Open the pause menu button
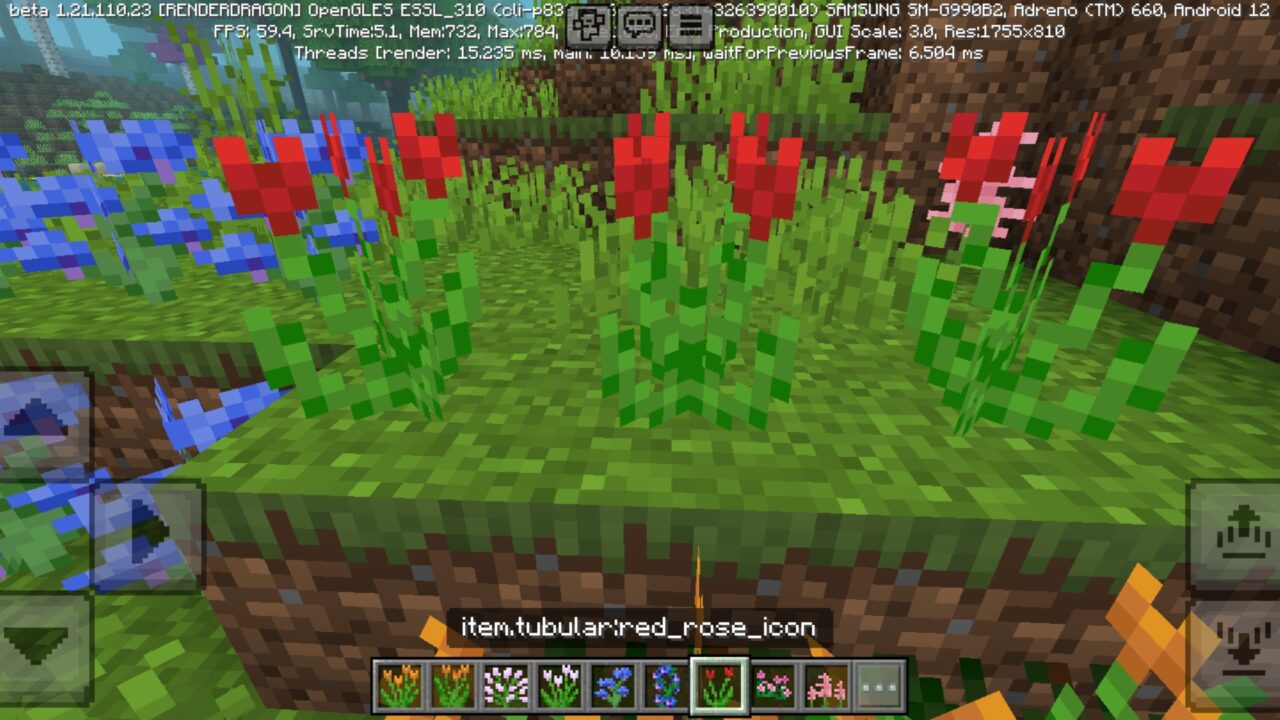Screen dimensions: 1280x720 pos(689,24)
